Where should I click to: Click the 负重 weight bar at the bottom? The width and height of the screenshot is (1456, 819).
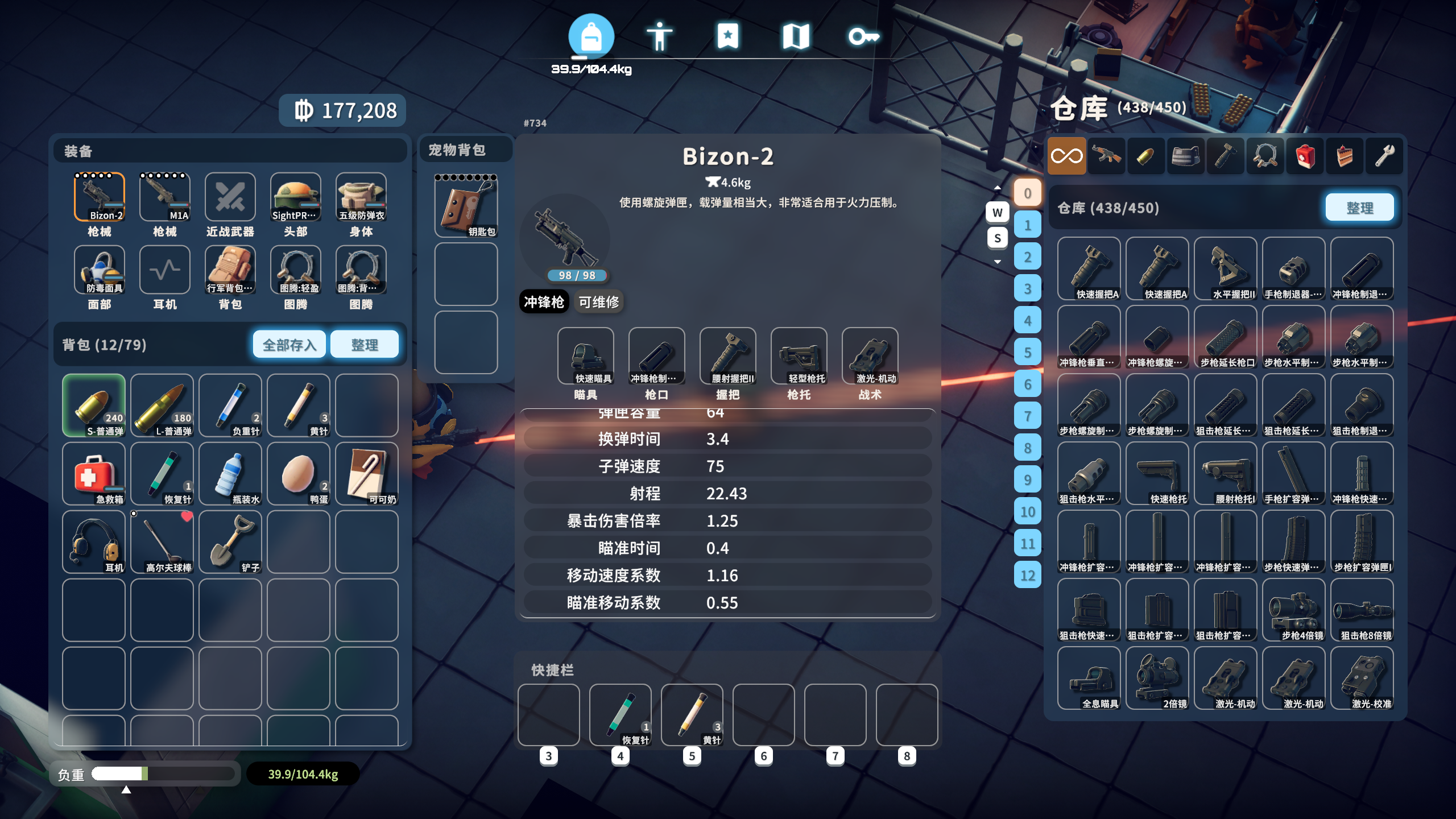[x=165, y=773]
